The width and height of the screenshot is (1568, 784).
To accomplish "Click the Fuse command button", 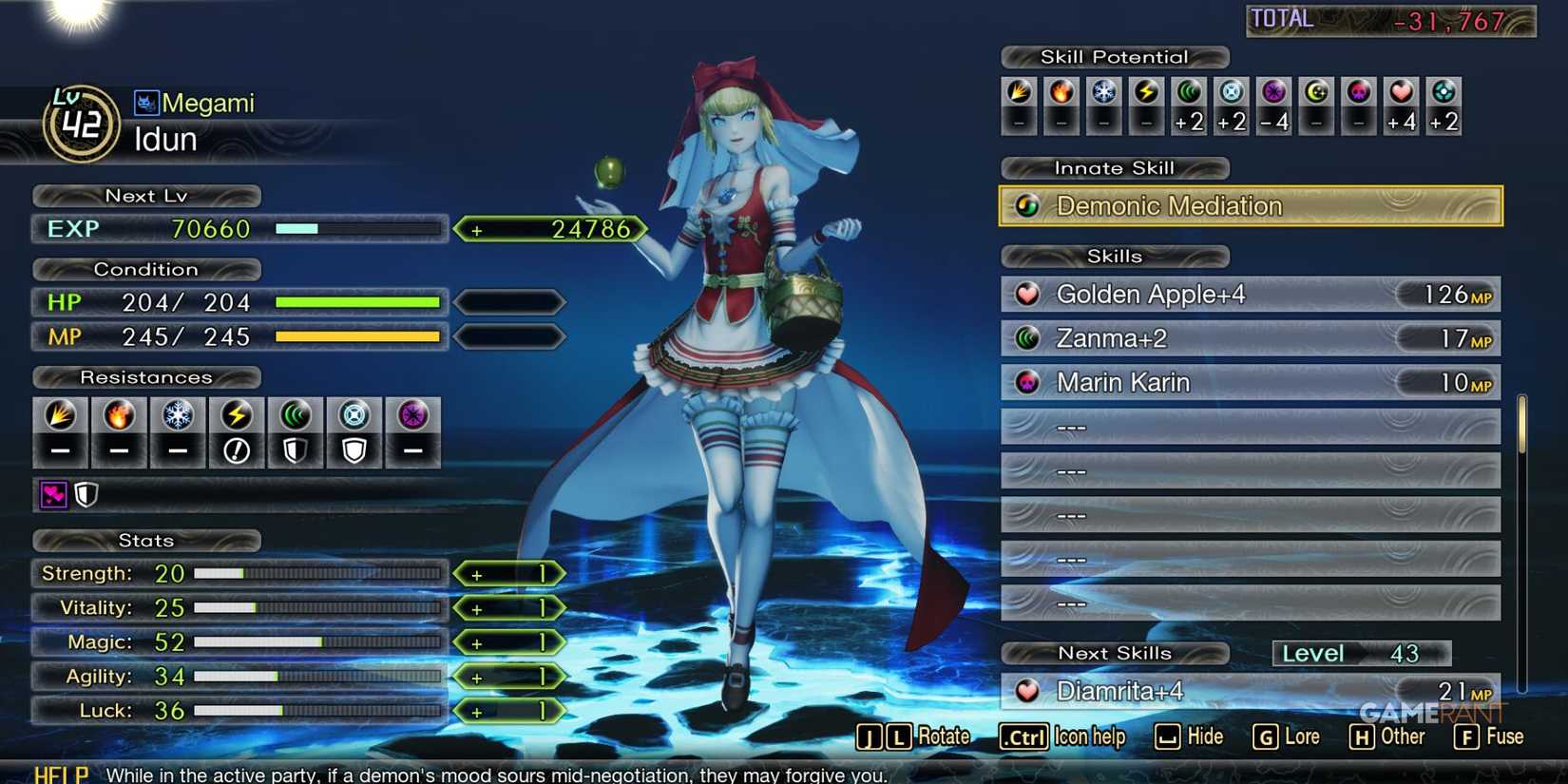I will [1488, 736].
